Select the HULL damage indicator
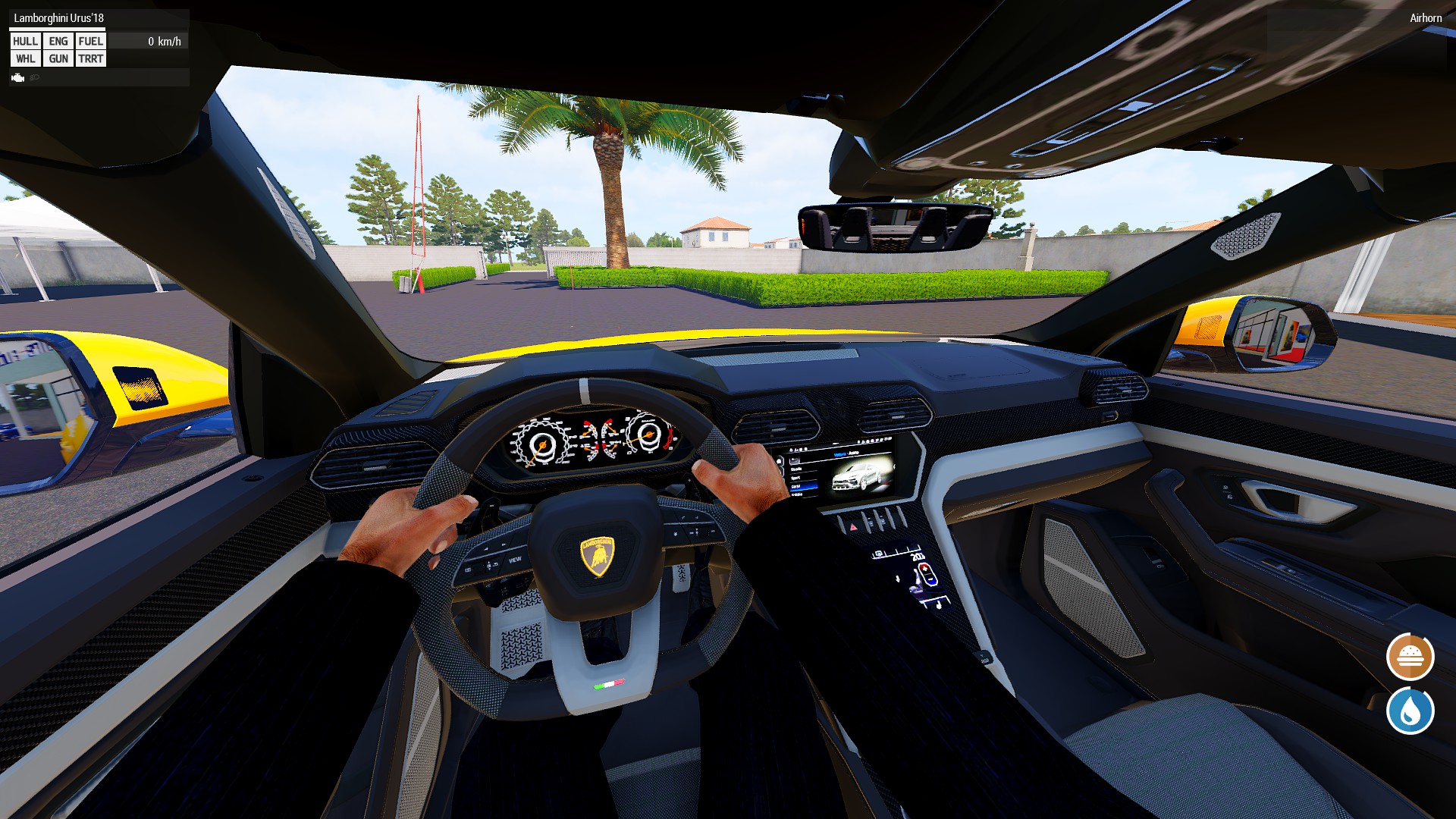 [x=25, y=41]
